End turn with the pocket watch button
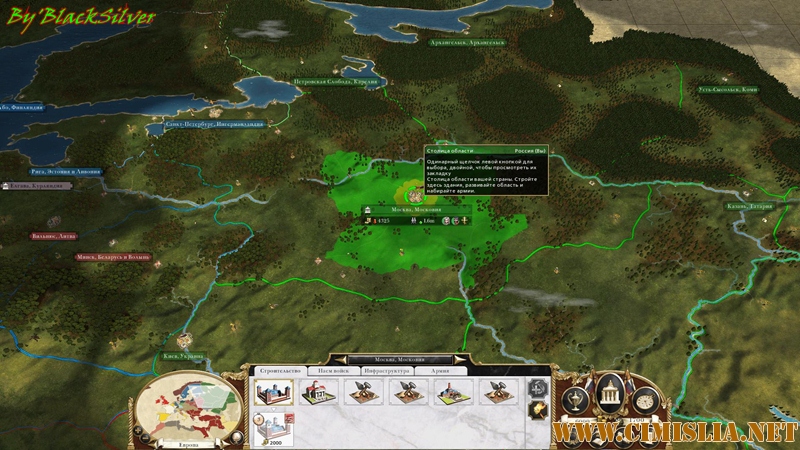Viewport: 800px width, 450px height. coord(645,402)
